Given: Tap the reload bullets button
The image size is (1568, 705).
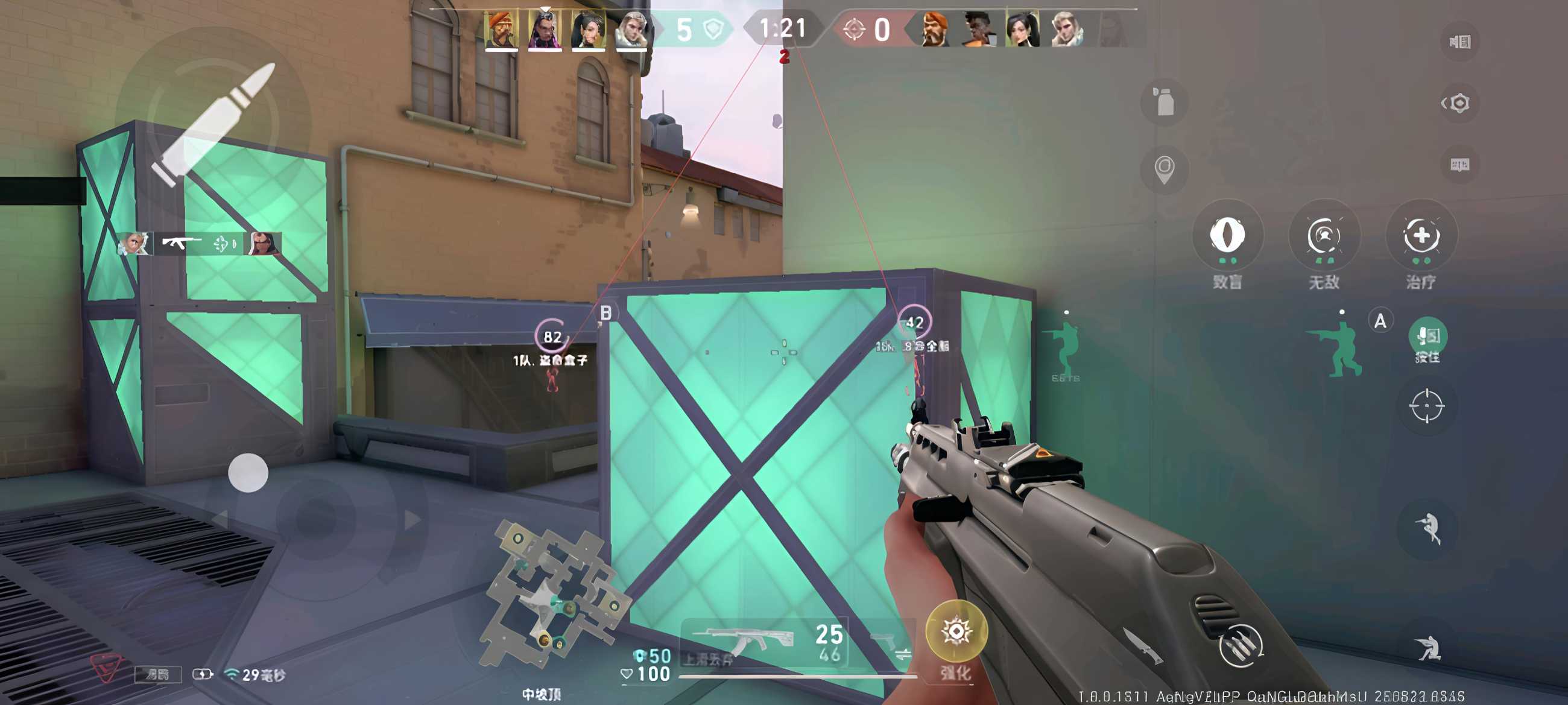Looking at the screenshot, I should click(1240, 644).
